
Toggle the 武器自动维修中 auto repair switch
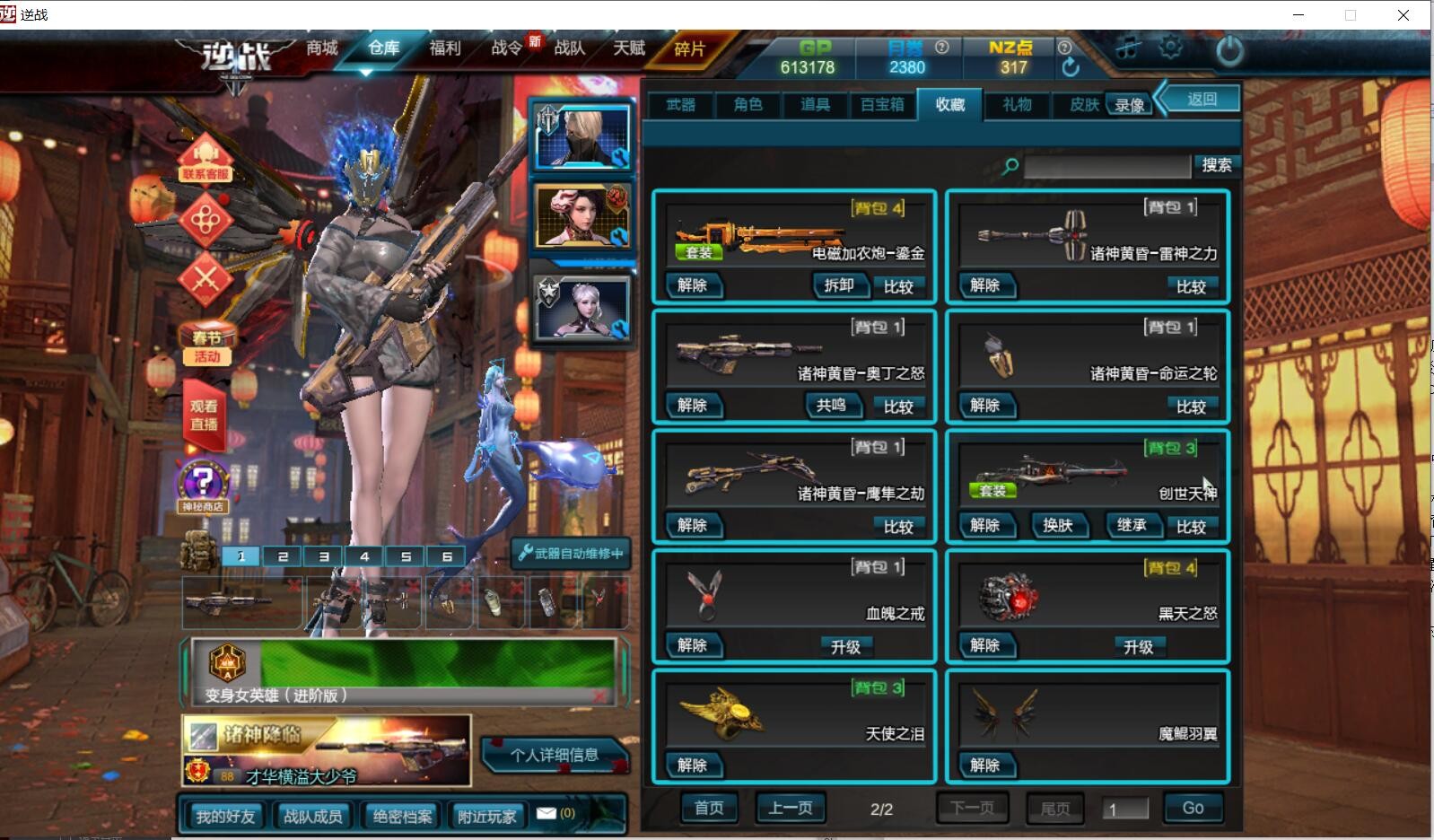click(x=570, y=555)
